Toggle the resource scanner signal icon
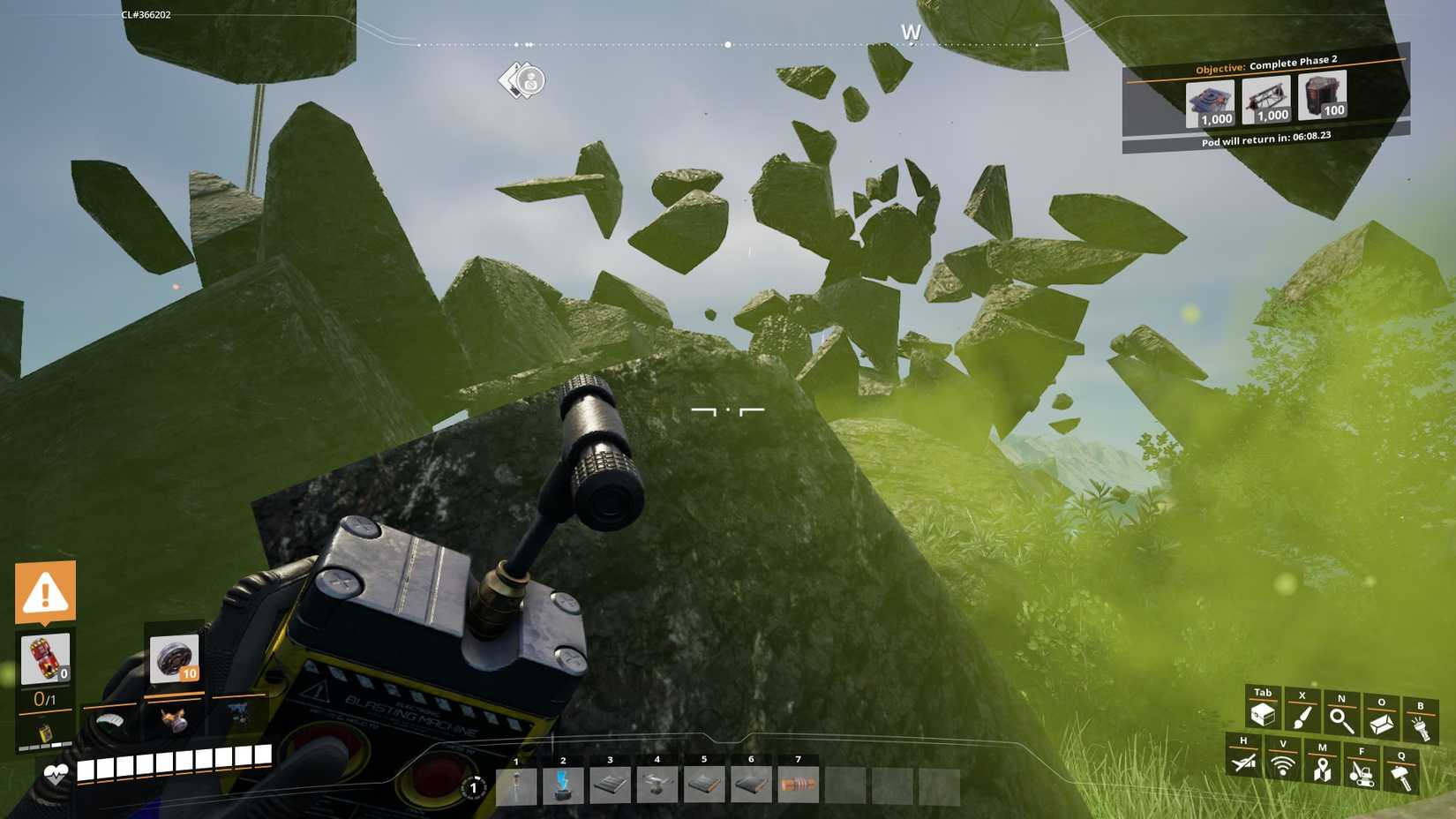Viewport: 1456px width, 819px height. (x=1282, y=764)
